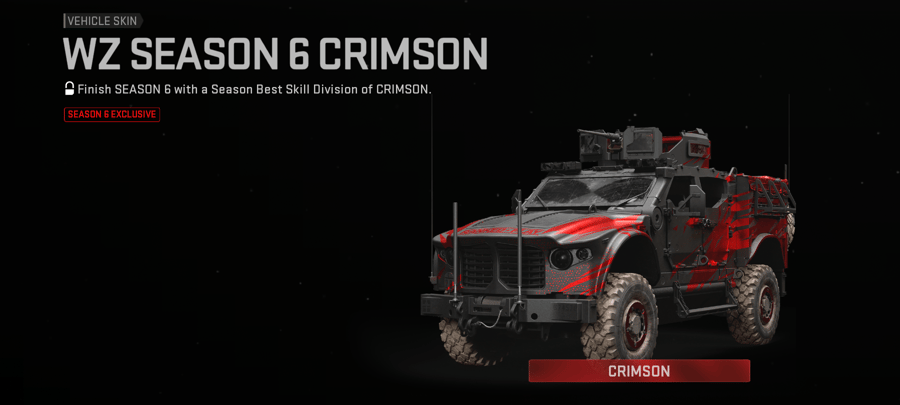Click the VEHICLE SKIN category label
Viewport: 900px width, 405px height.
(103, 20)
